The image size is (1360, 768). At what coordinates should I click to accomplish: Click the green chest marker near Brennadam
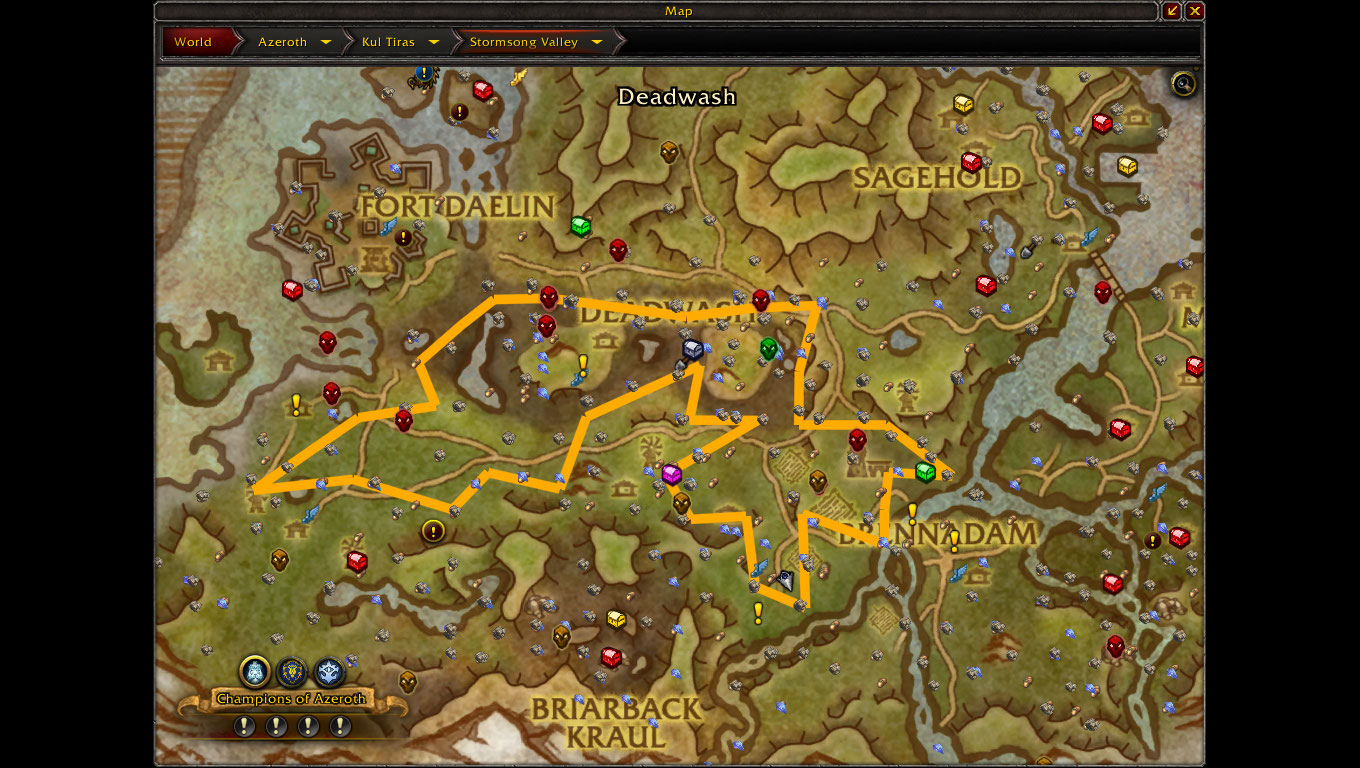[925, 471]
